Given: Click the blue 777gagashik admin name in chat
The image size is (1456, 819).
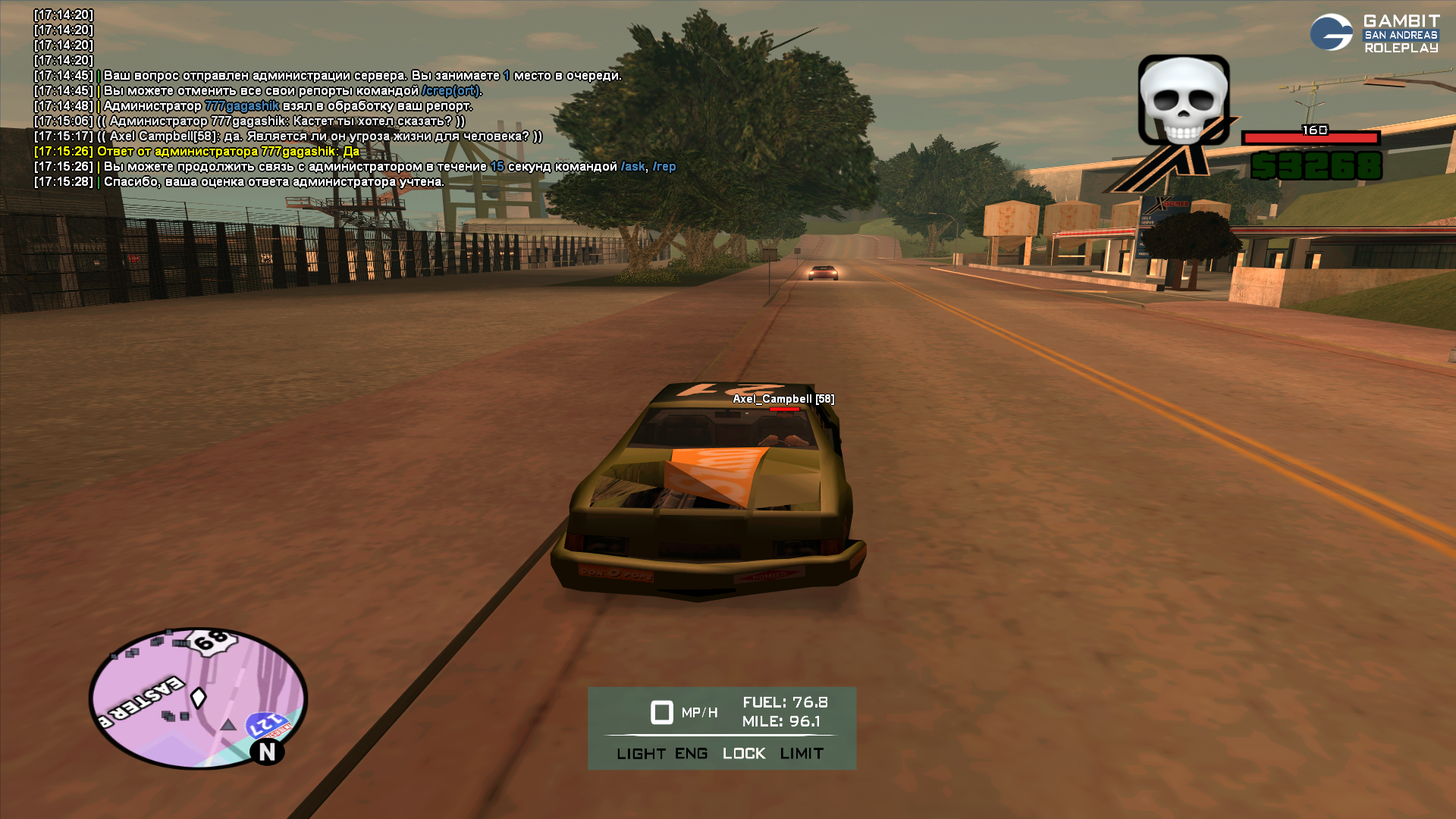Looking at the screenshot, I should pos(242,106).
